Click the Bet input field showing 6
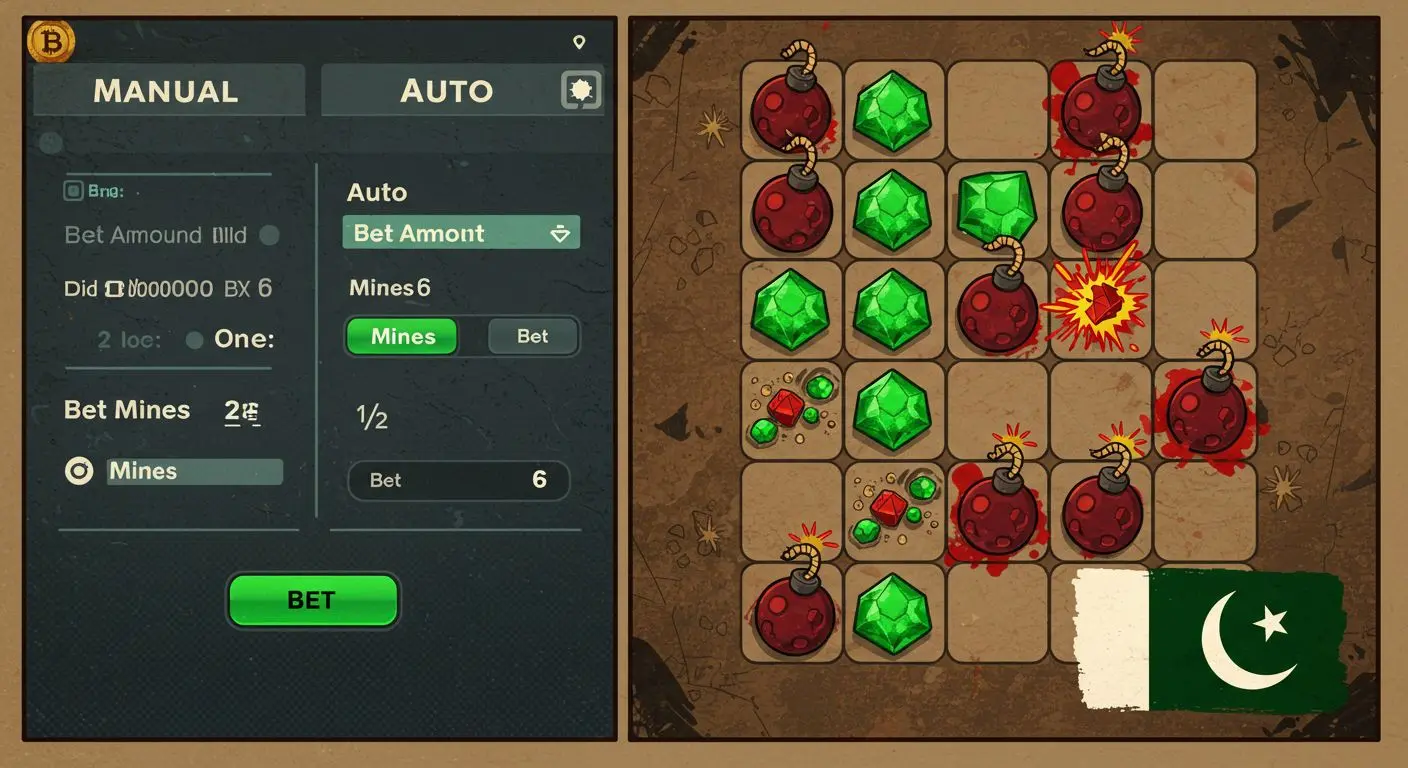The image size is (1408, 768). tap(459, 480)
